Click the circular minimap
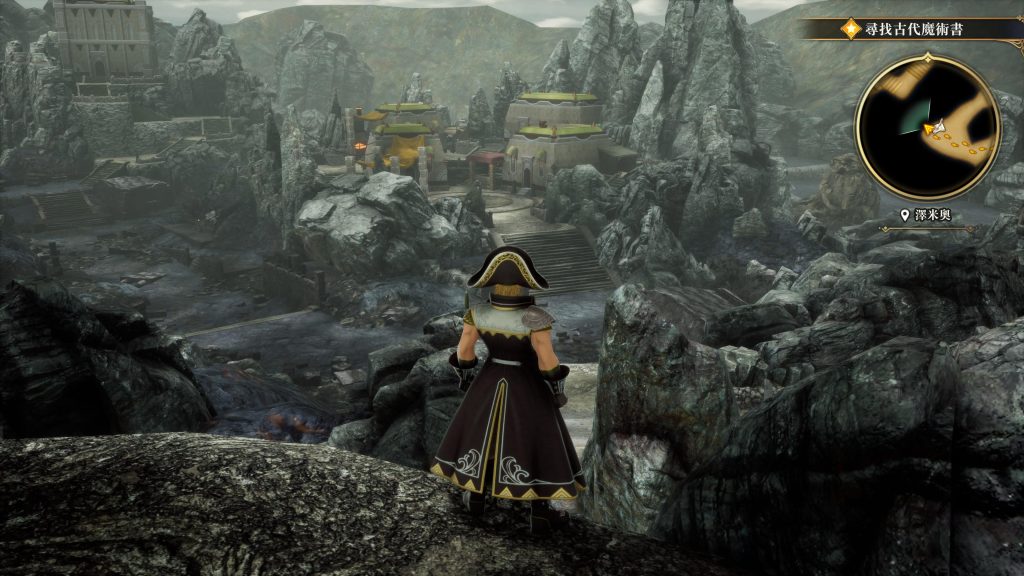Viewport: 1024px width, 576px height. pyautogui.click(x=925, y=125)
